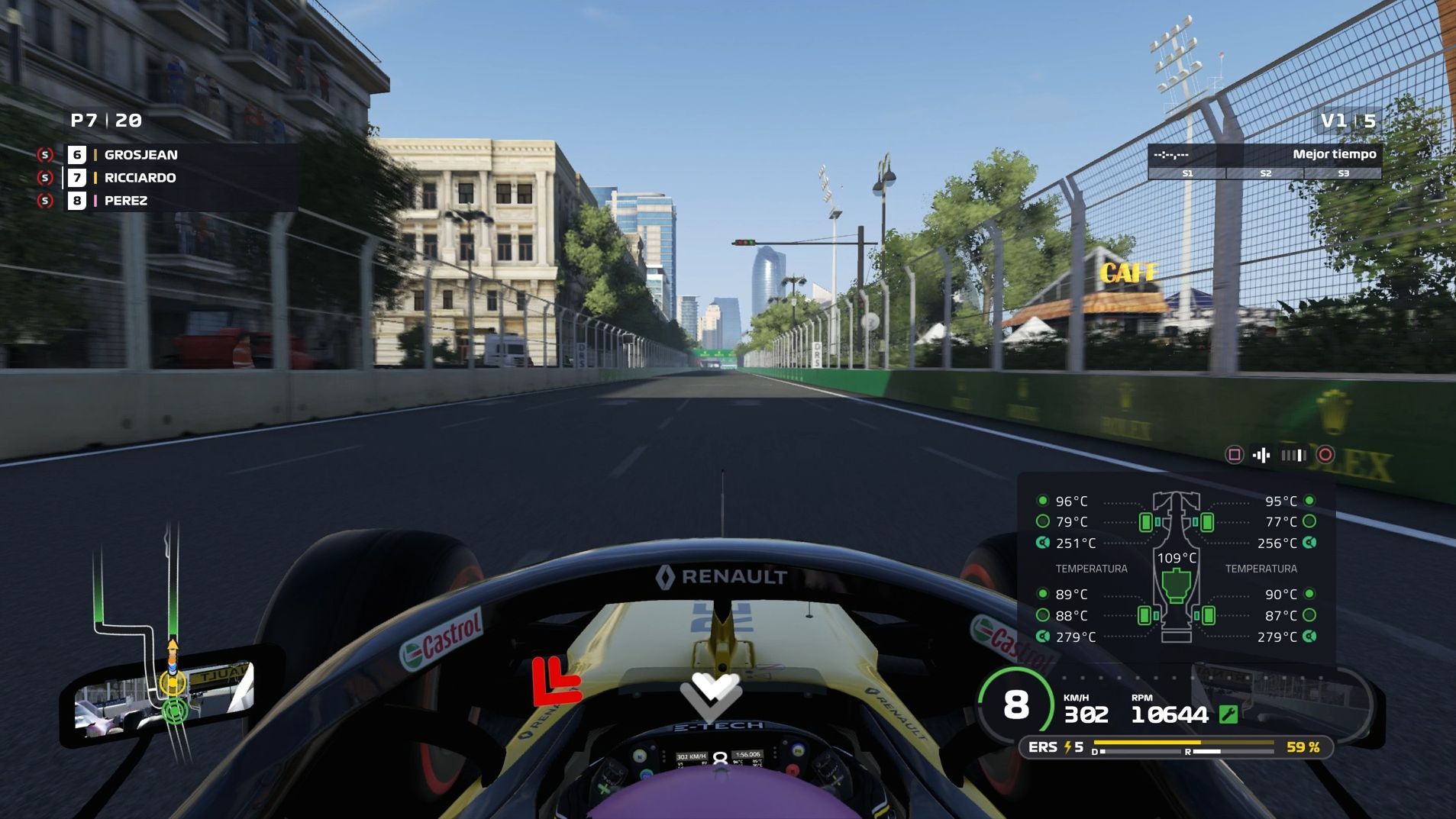Click the green wrench icon beside RPM
1456x819 pixels.
[1228, 714]
